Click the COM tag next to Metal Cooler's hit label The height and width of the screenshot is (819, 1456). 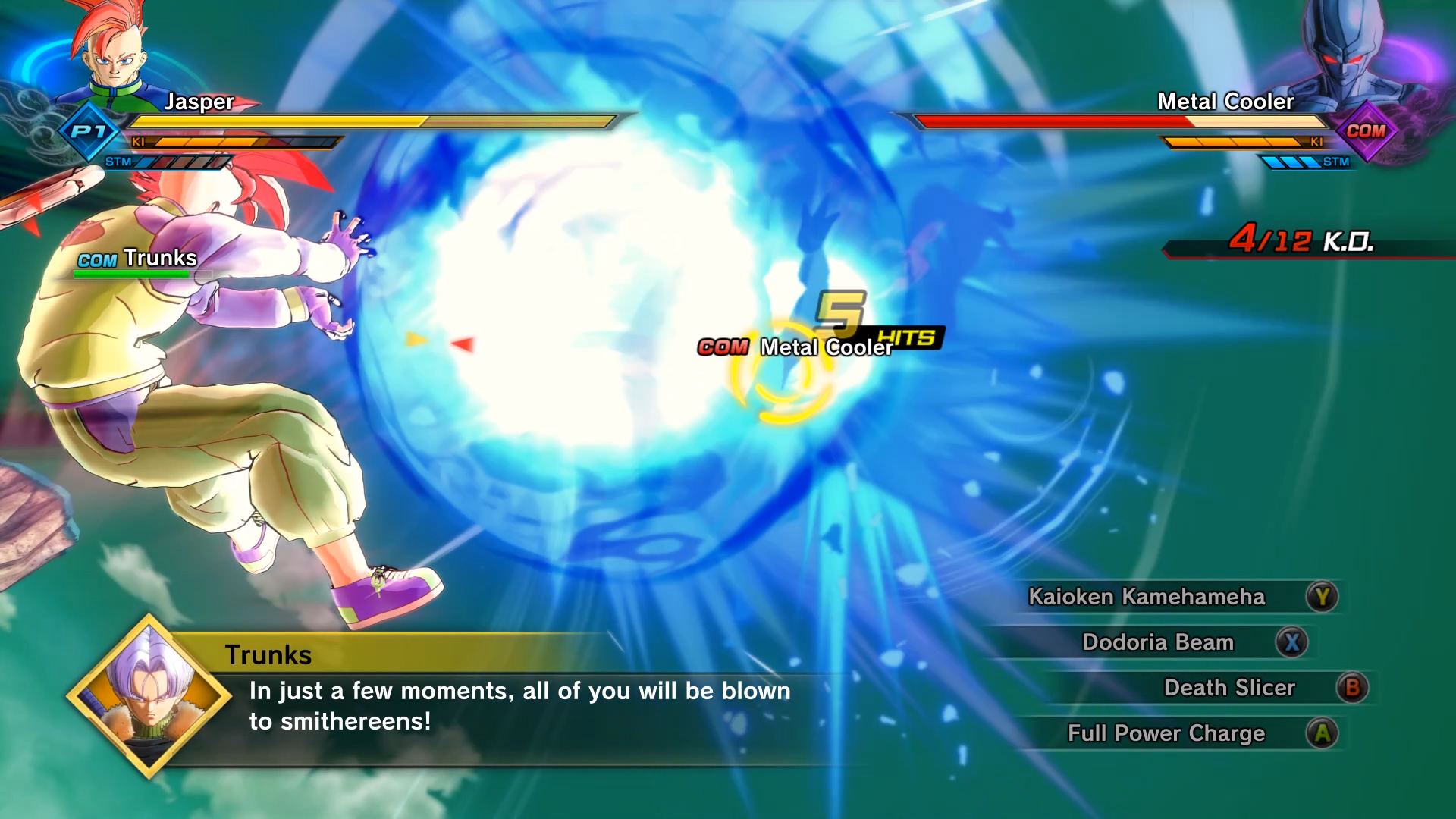click(723, 348)
